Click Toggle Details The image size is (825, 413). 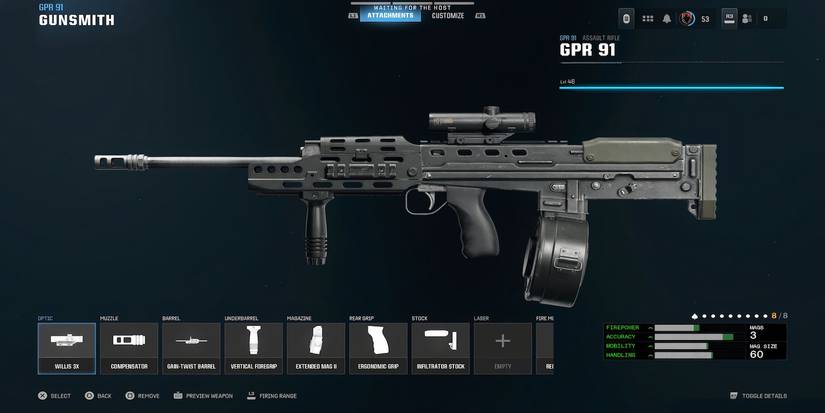[x=758, y=396]
